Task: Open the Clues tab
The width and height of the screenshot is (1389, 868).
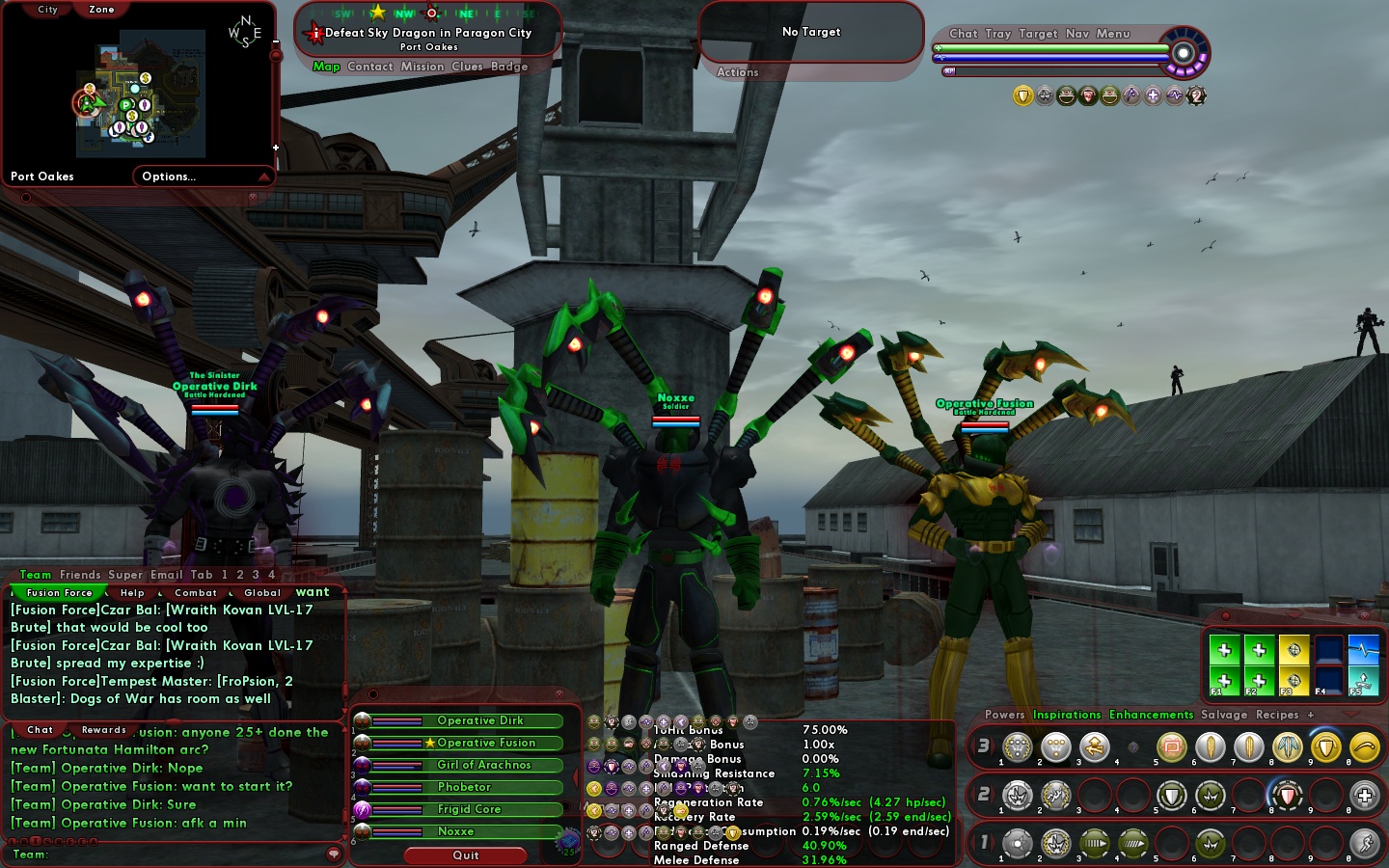Action: coord(467,67)
